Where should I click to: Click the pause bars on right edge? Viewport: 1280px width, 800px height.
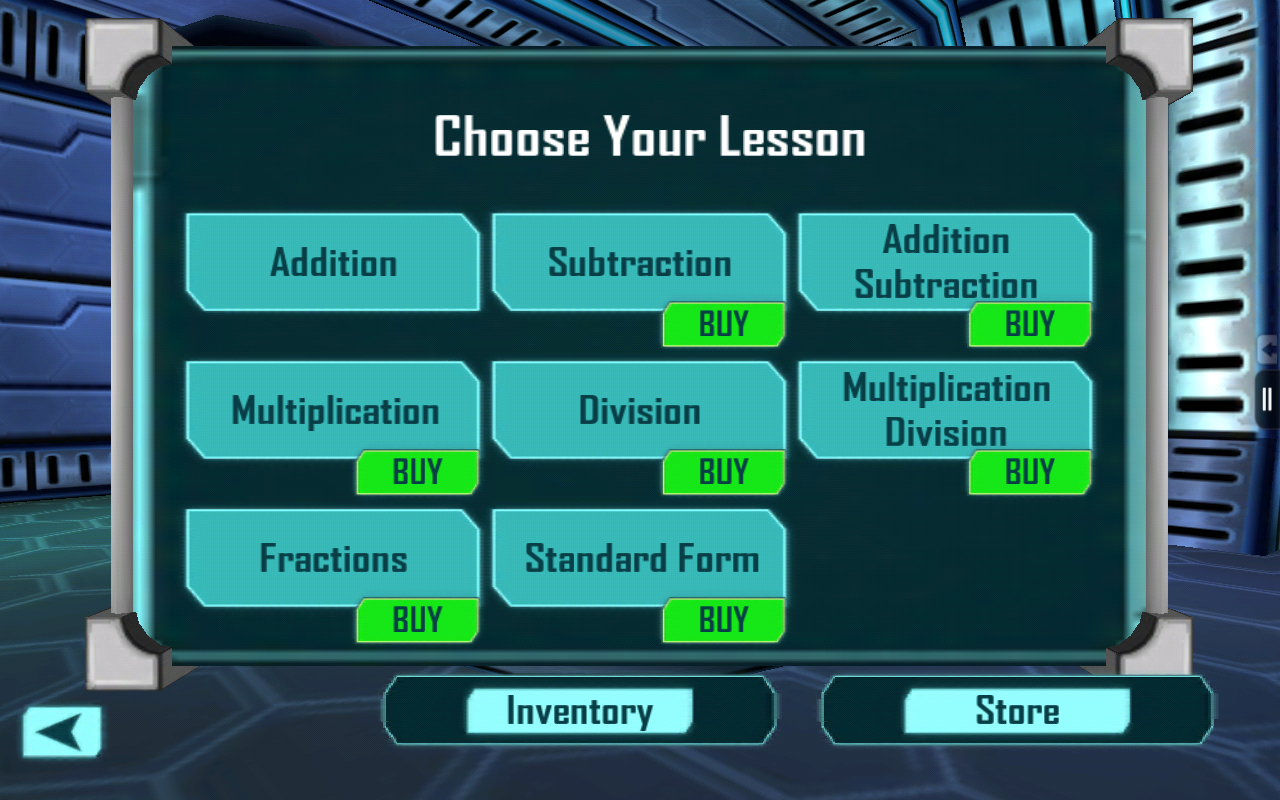click(x=1268, y=400)
